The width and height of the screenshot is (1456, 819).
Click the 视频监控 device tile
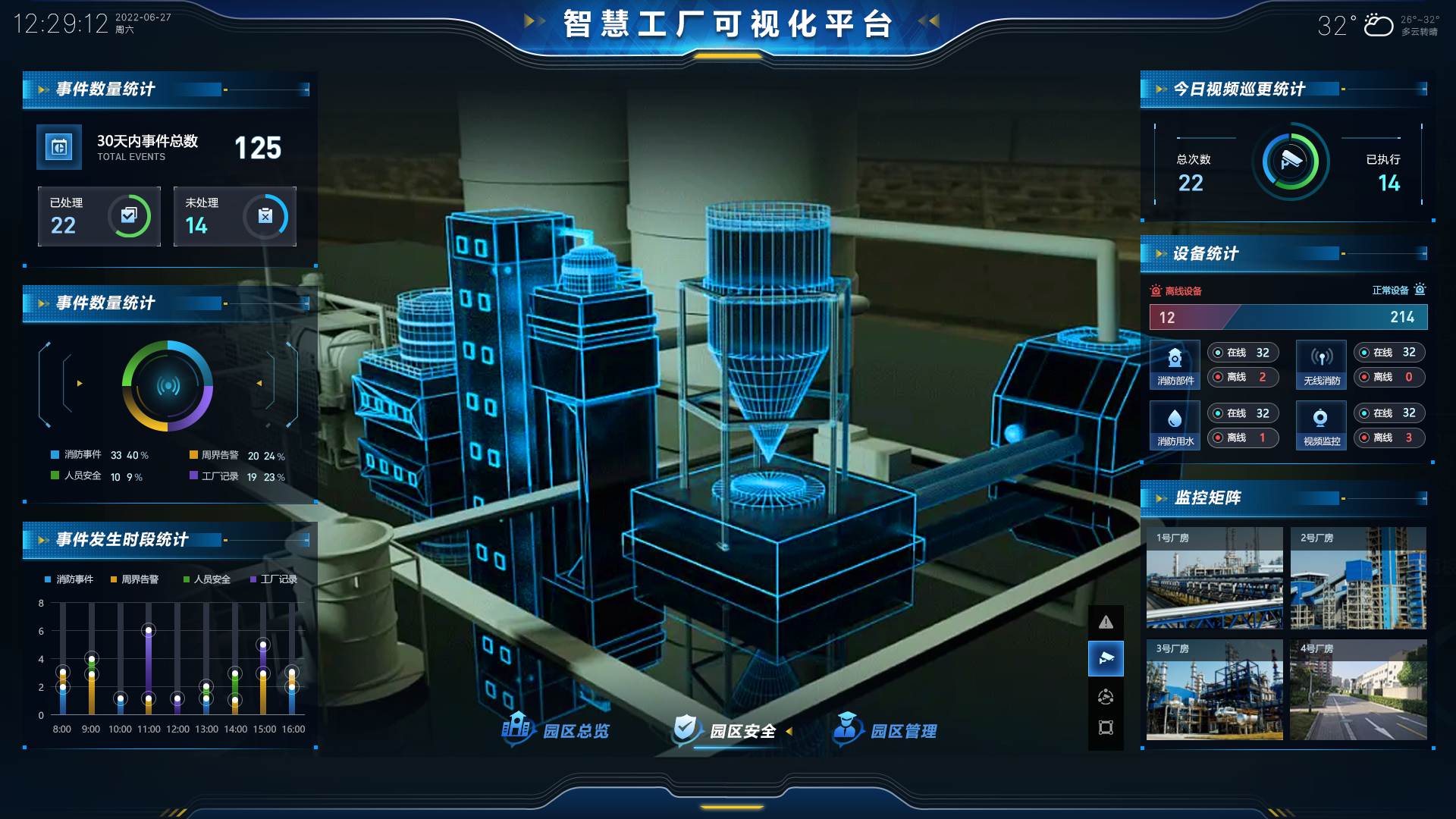1321,425
